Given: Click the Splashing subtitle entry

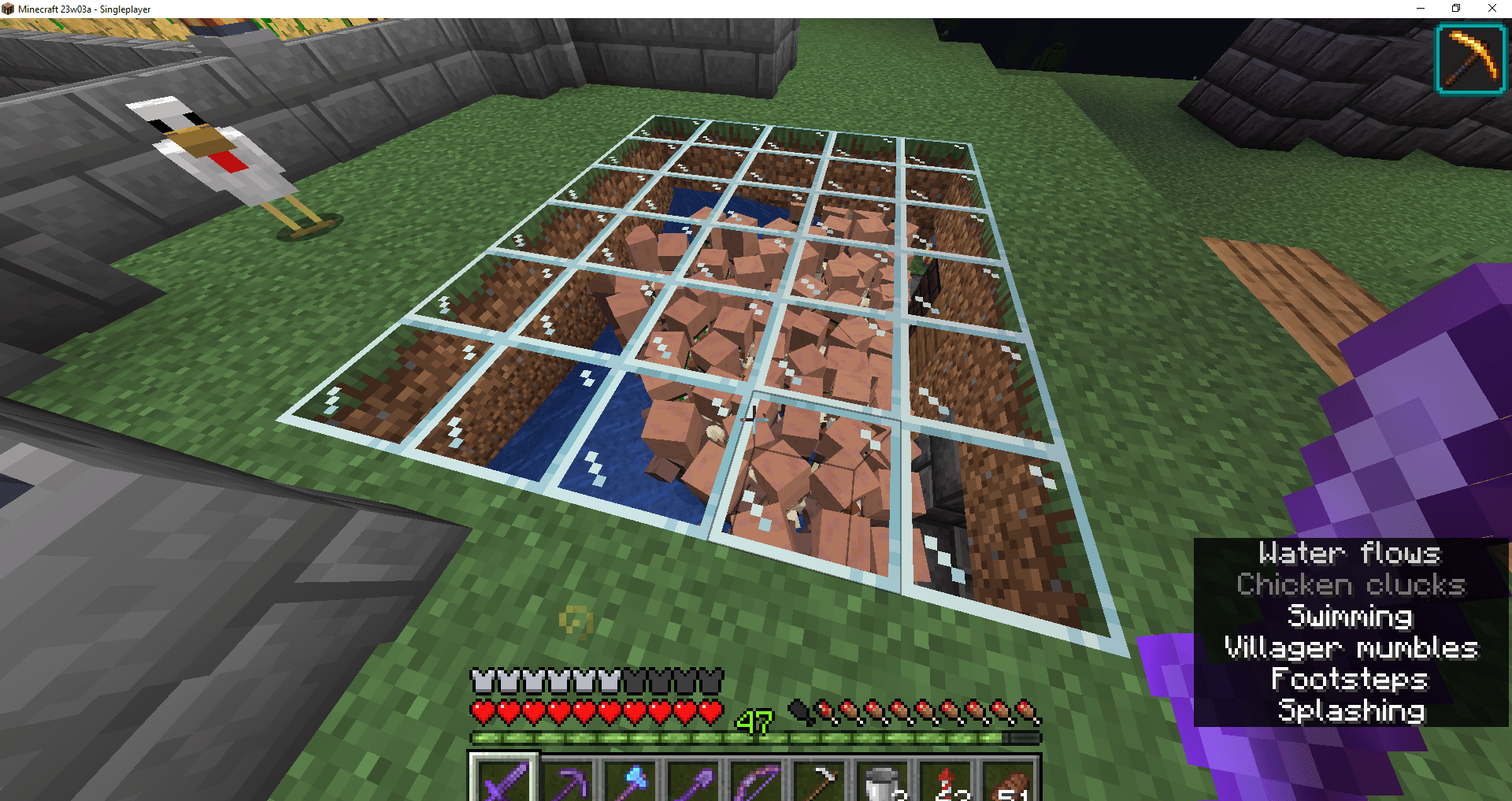Looking at the screenshot, I should point(1351,710).
